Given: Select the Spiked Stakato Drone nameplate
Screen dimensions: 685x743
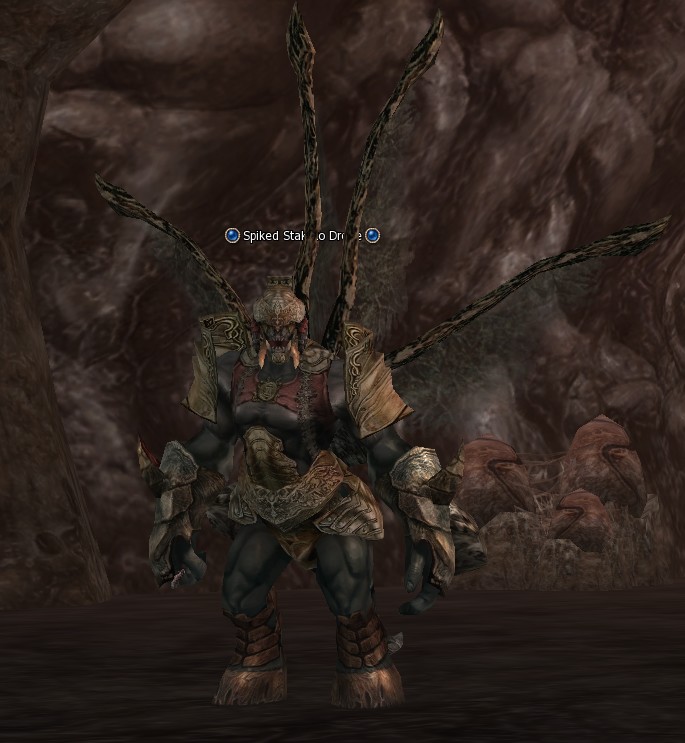Looking at the screenshot, I should coord(302,236).
